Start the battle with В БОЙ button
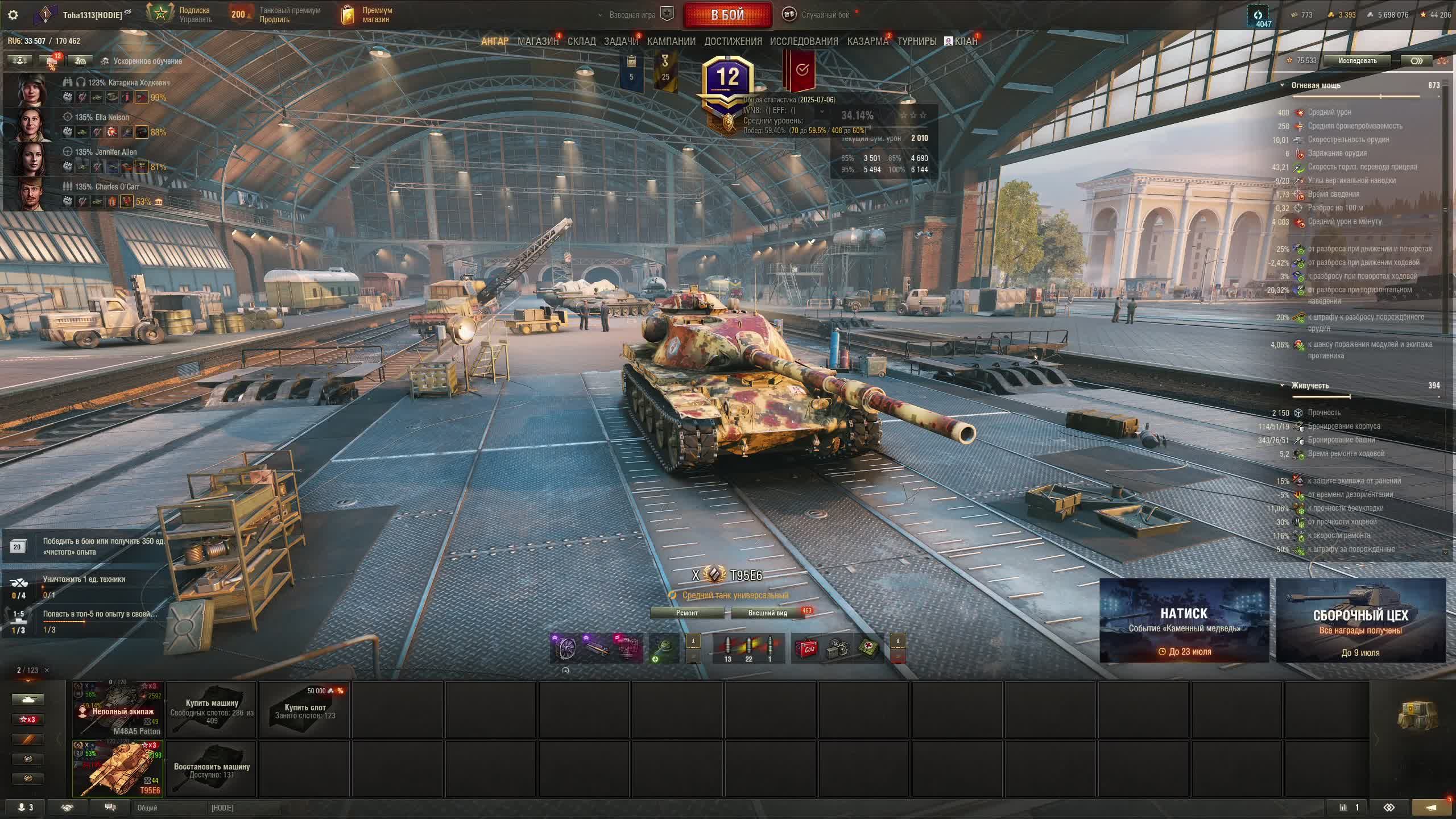The width and height of the screenshot is (1456, 819). click(727, 15)
